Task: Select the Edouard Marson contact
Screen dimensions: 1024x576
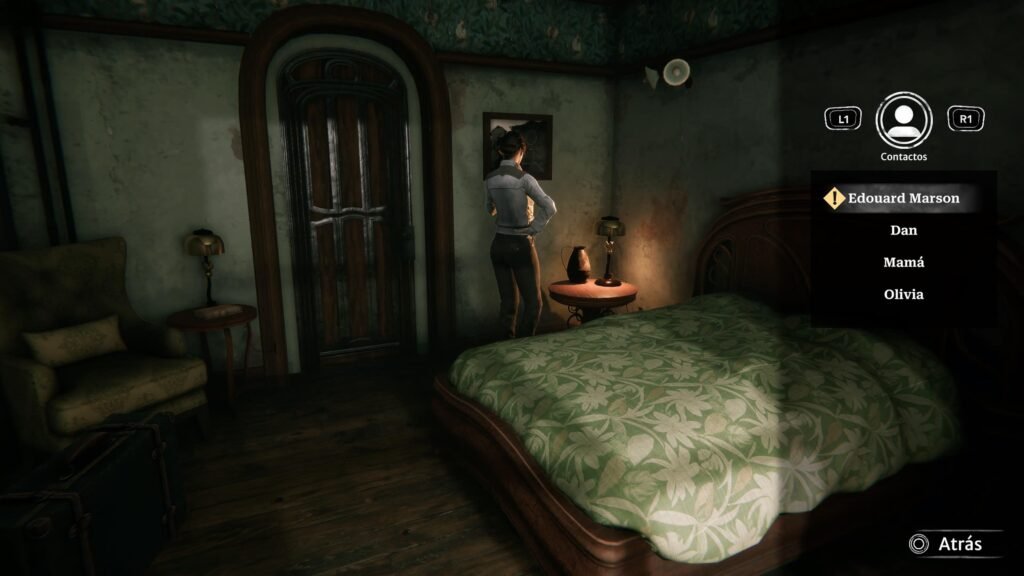Action: pyautogui.click(x=903, y=198)
